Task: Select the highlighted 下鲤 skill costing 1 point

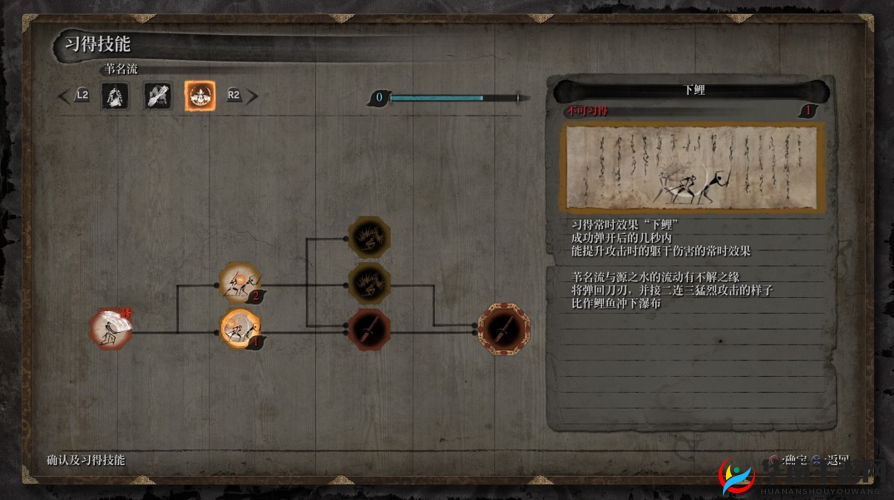Action: coord(239,327)
